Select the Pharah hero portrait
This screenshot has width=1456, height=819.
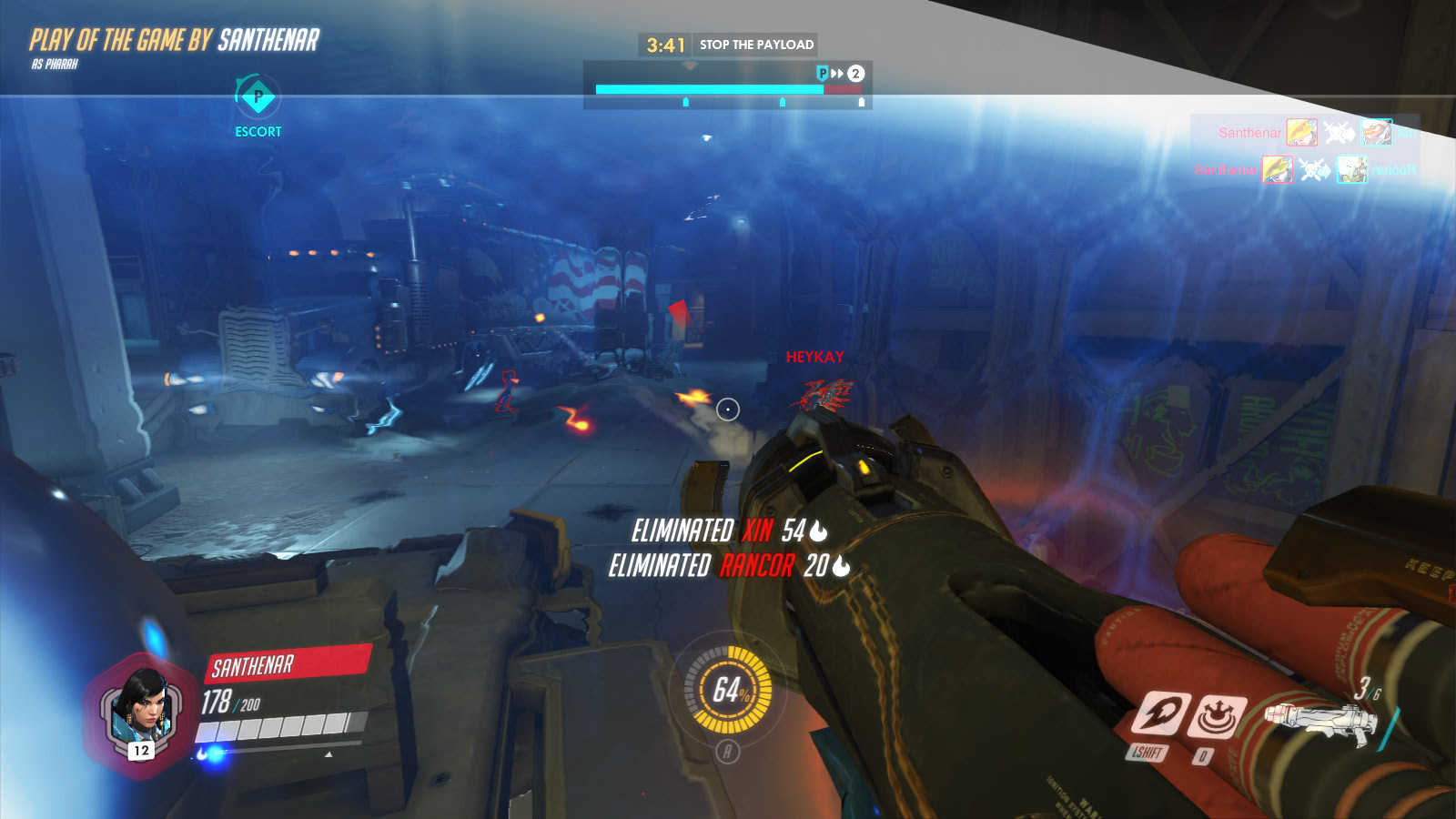tap(141, 713)
